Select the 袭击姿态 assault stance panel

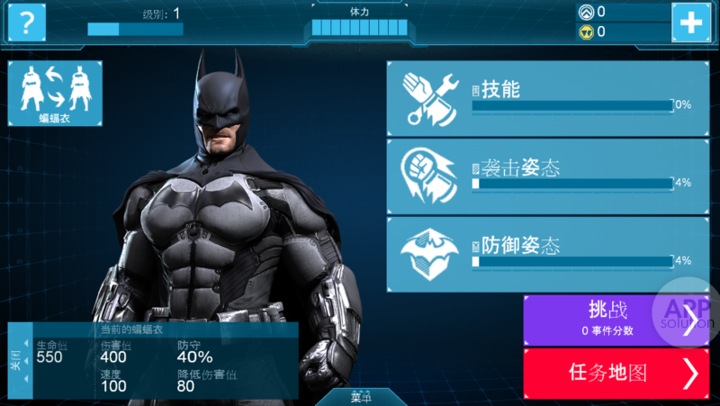tap(541, 175)
